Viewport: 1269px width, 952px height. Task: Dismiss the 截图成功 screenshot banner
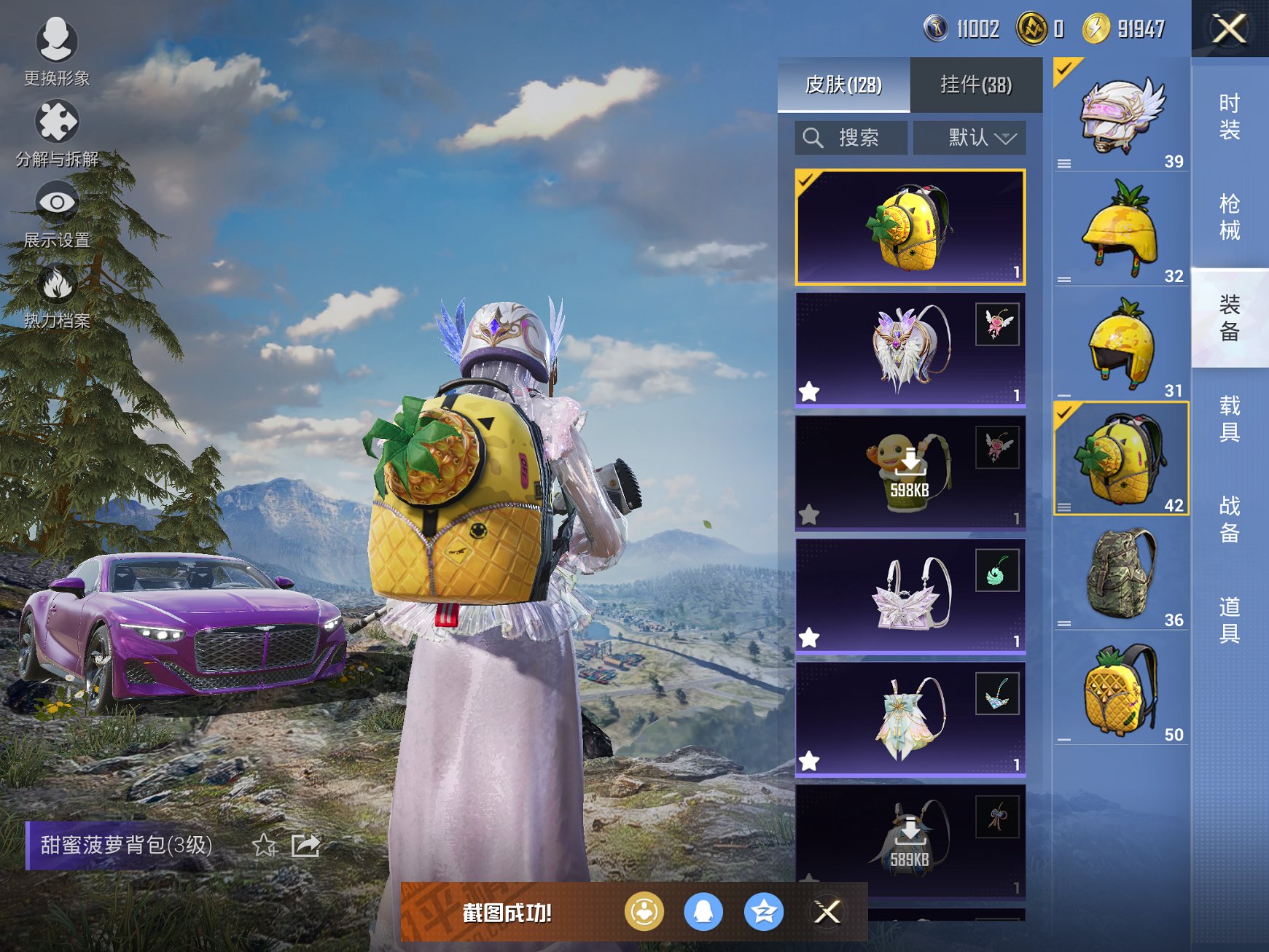click(x=827, y=912)
